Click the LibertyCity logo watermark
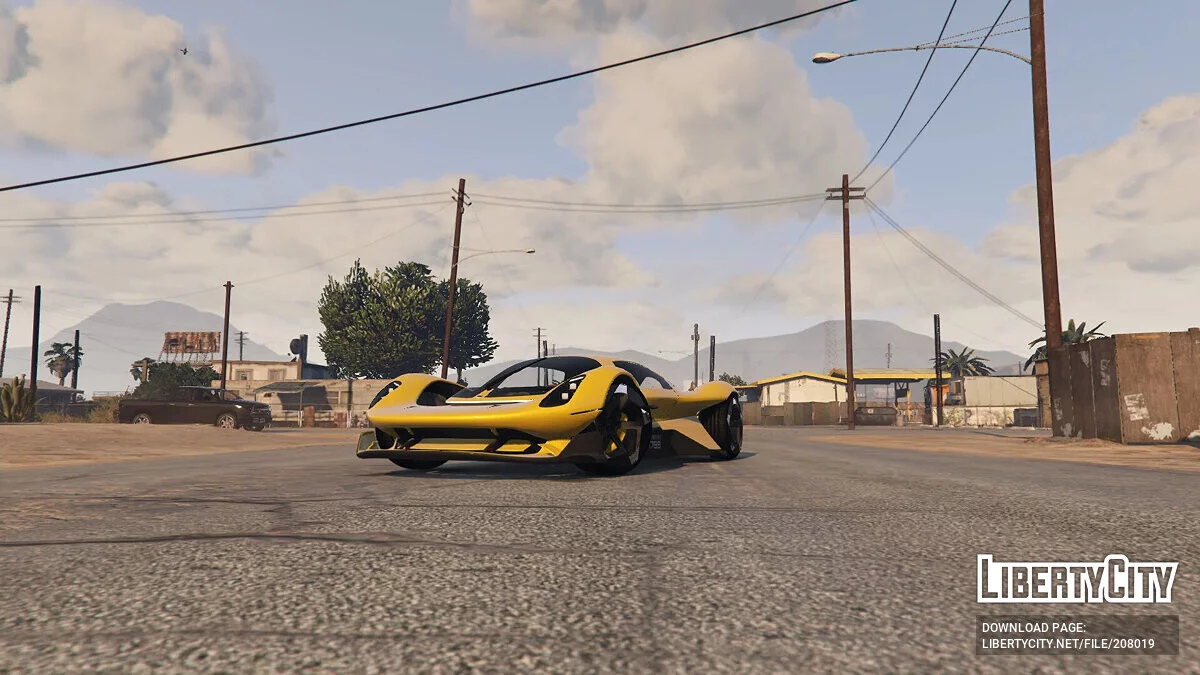The image size is (1200, 675). point(1077,579)
